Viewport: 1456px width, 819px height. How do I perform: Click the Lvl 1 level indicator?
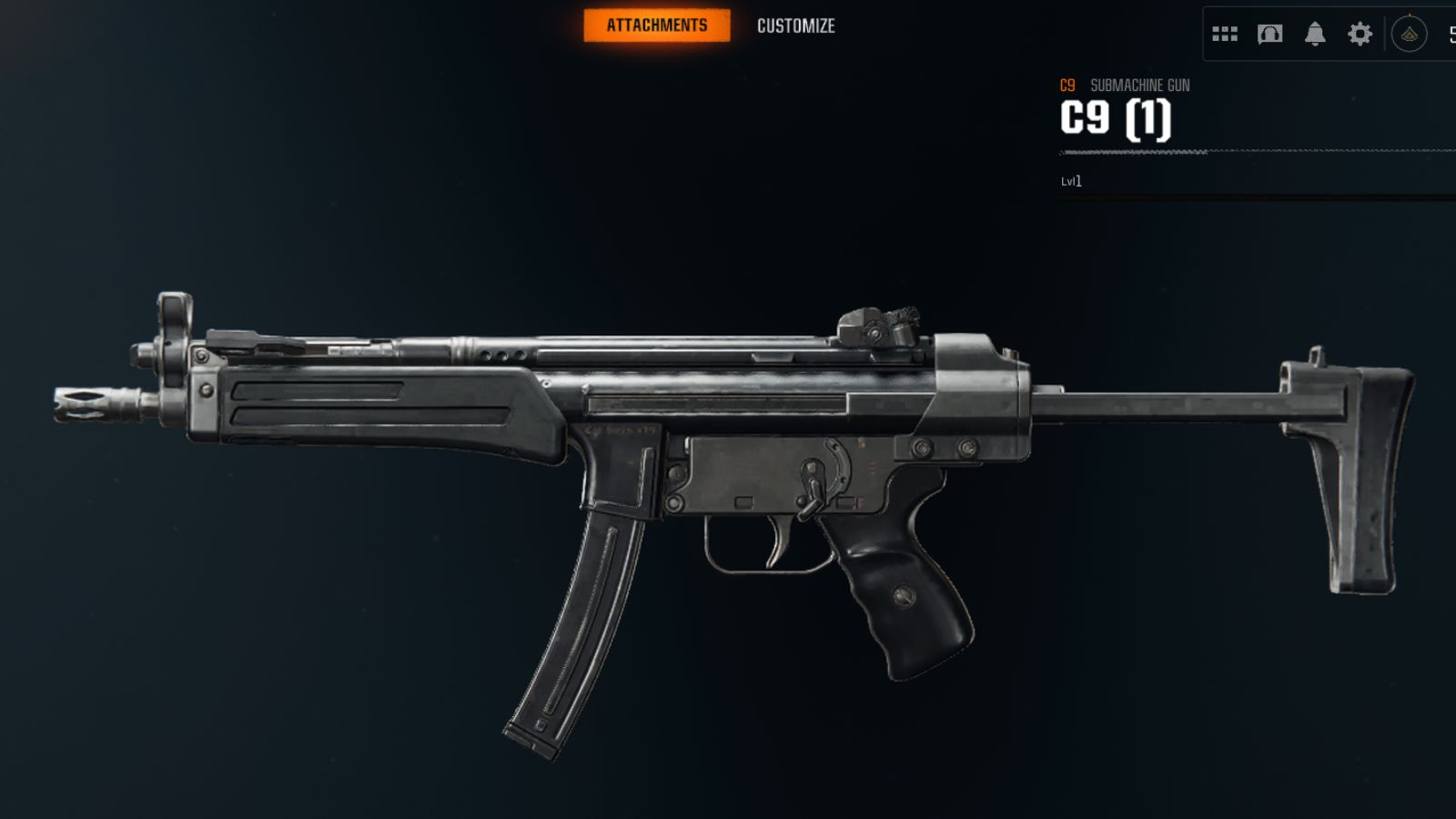pyautogui.click(x=1070, y=181)
